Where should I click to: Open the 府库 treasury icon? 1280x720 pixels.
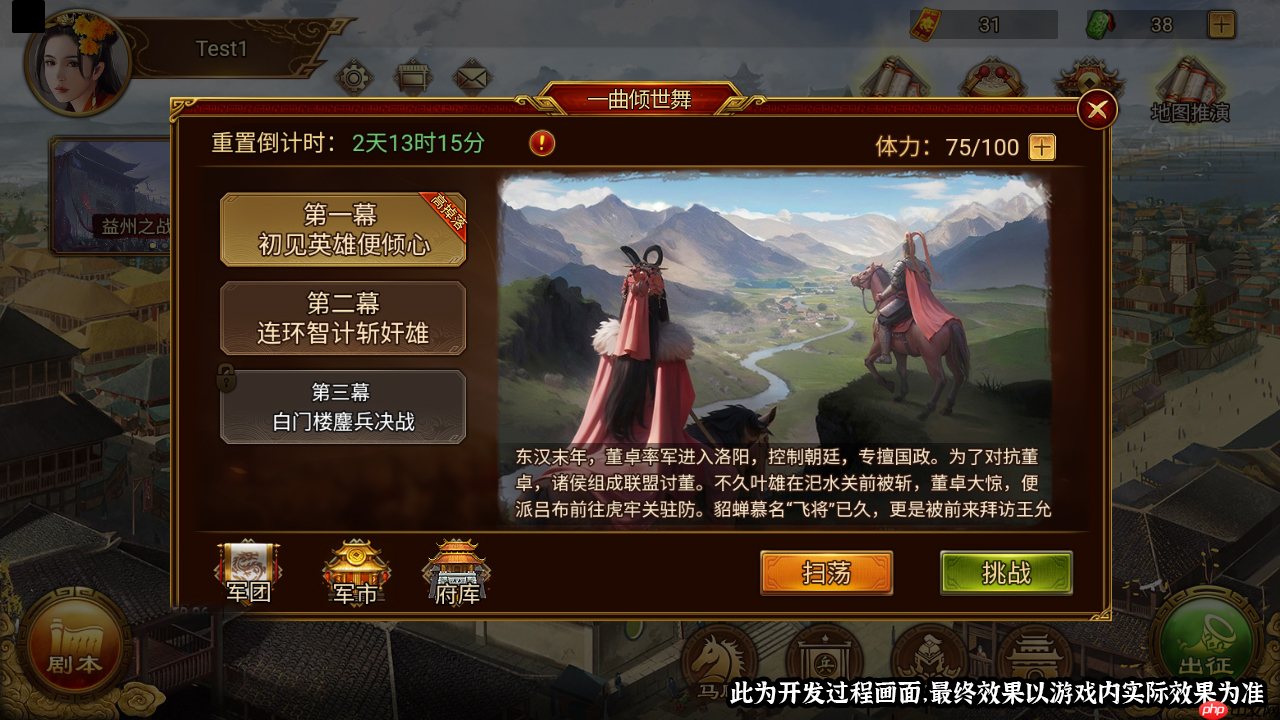(x=456, y=573)
